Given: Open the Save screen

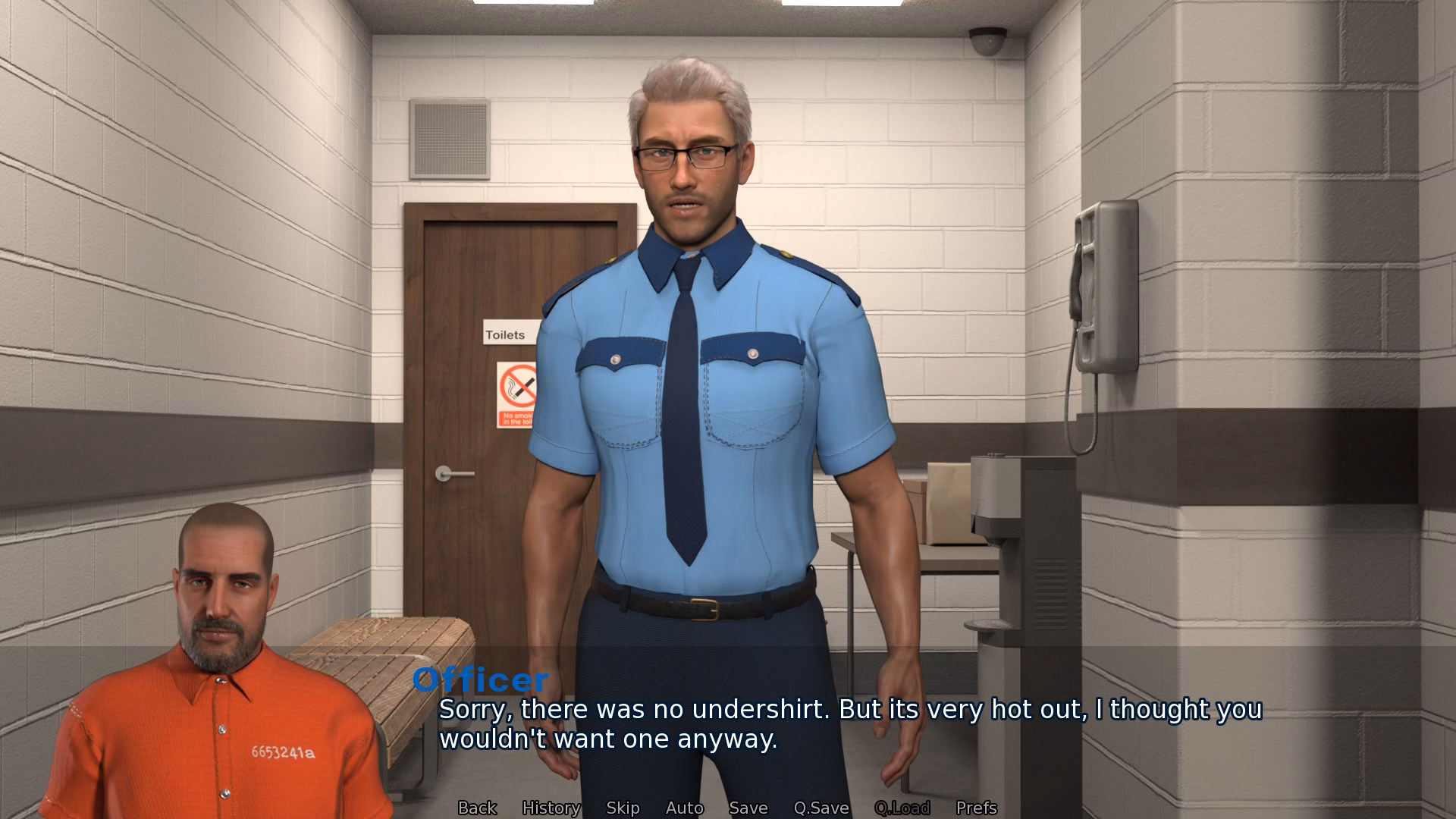Looking at the screenshot, I should (748, 808).
